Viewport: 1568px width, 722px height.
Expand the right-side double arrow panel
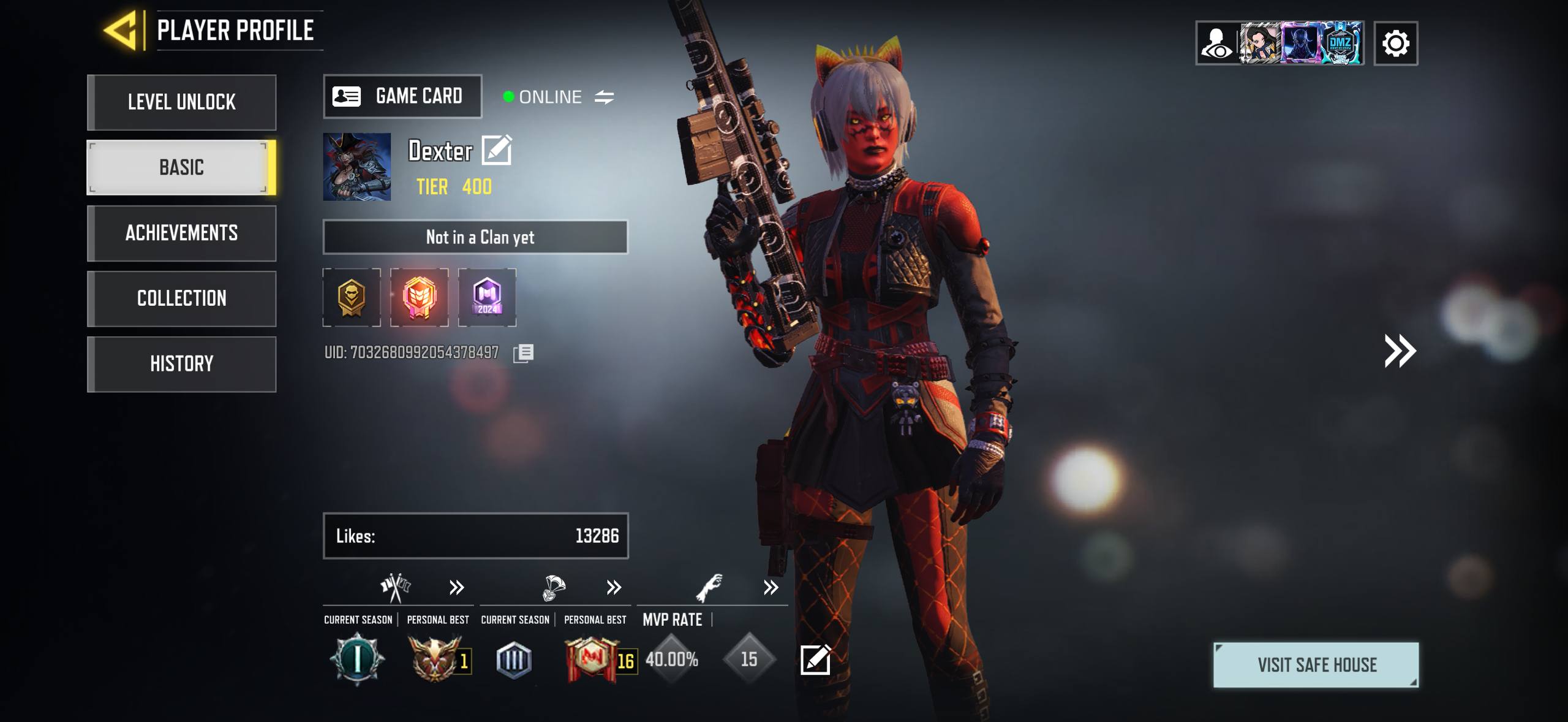click(1400, 351)
